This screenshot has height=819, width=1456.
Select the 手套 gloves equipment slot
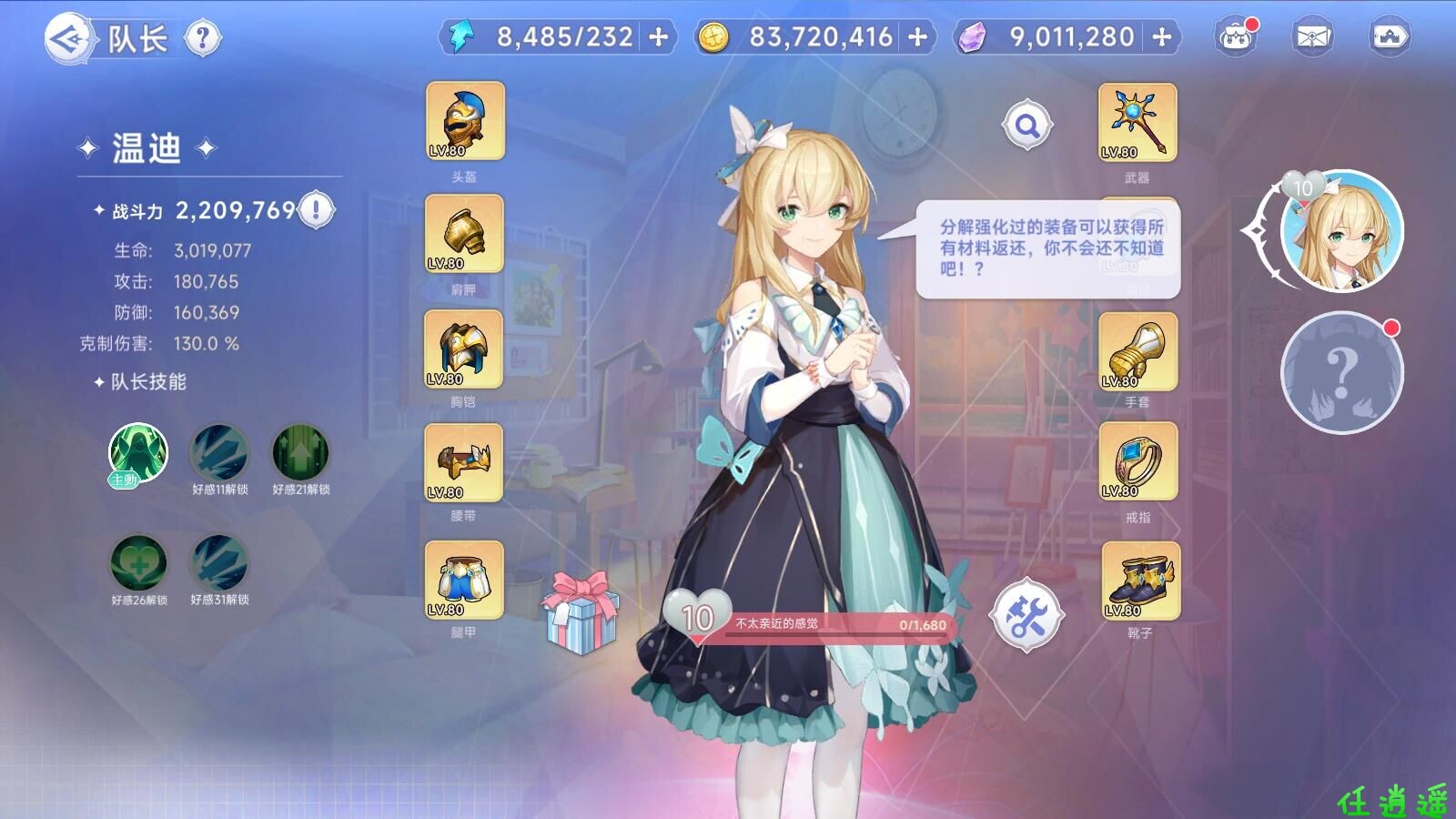tap(1137, 352)
